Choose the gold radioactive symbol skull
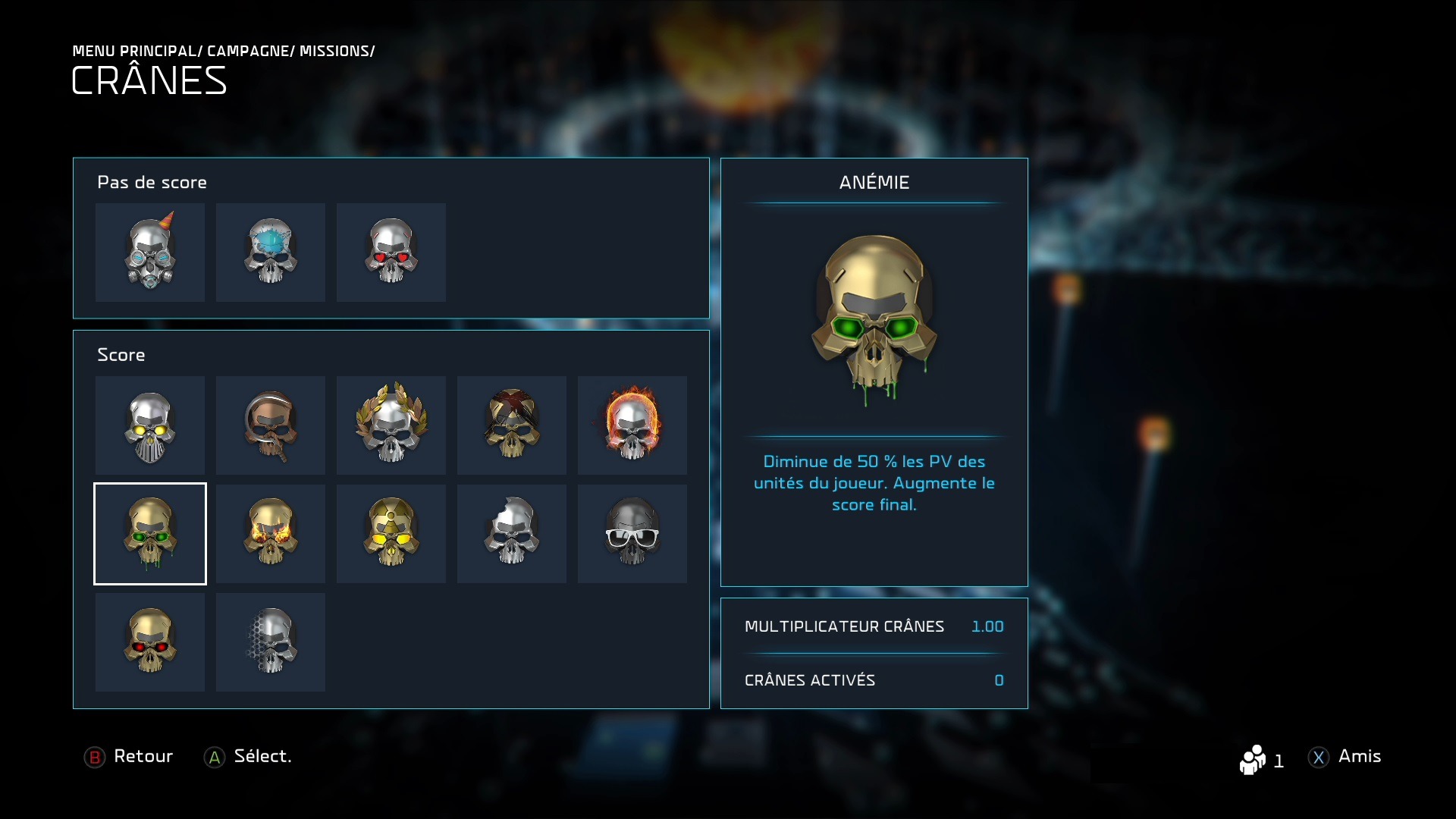This screenshot has width=1456, height=819. [x=391, y=534]
